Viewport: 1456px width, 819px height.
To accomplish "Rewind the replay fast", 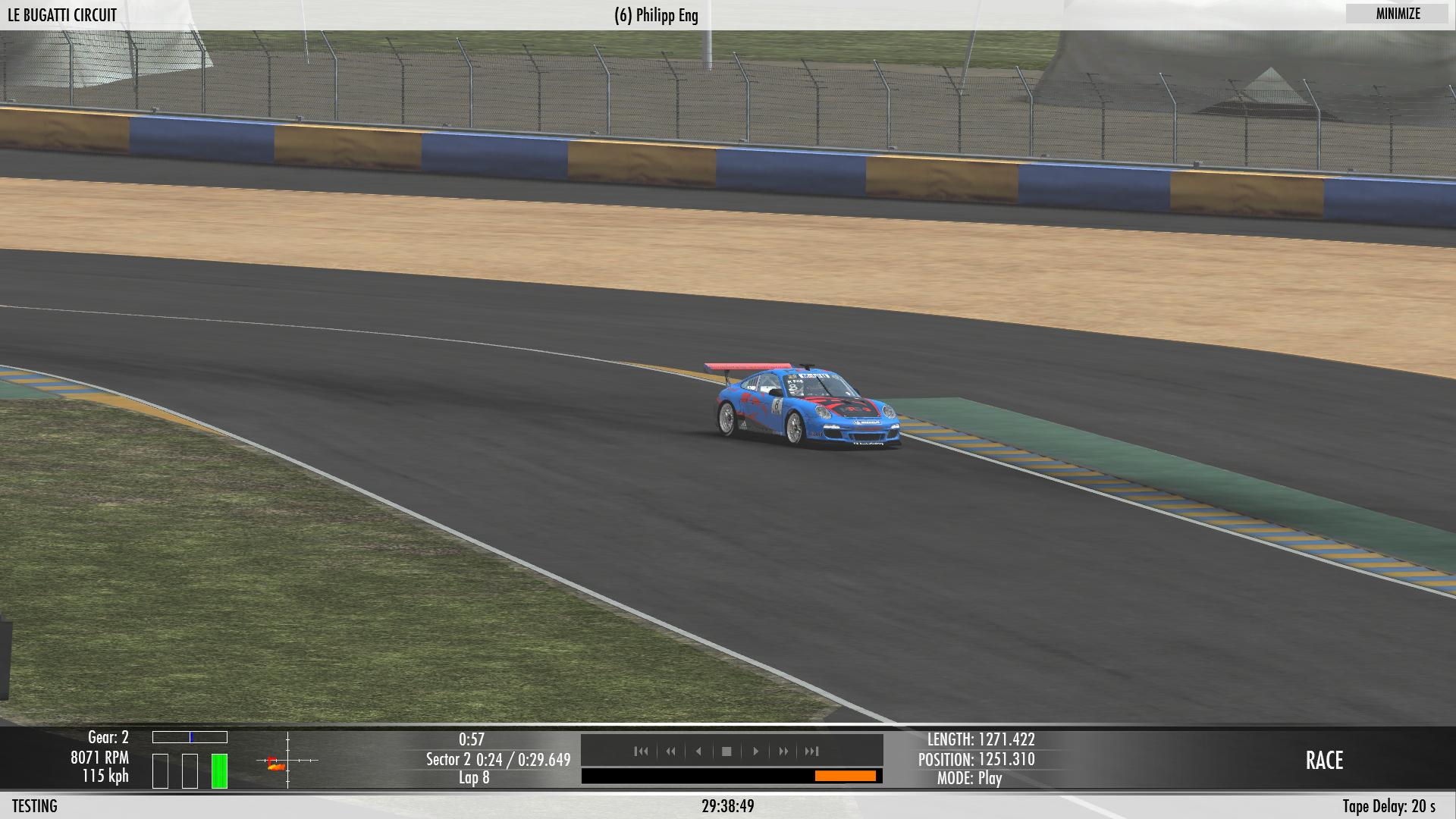I will click(670, 752).
